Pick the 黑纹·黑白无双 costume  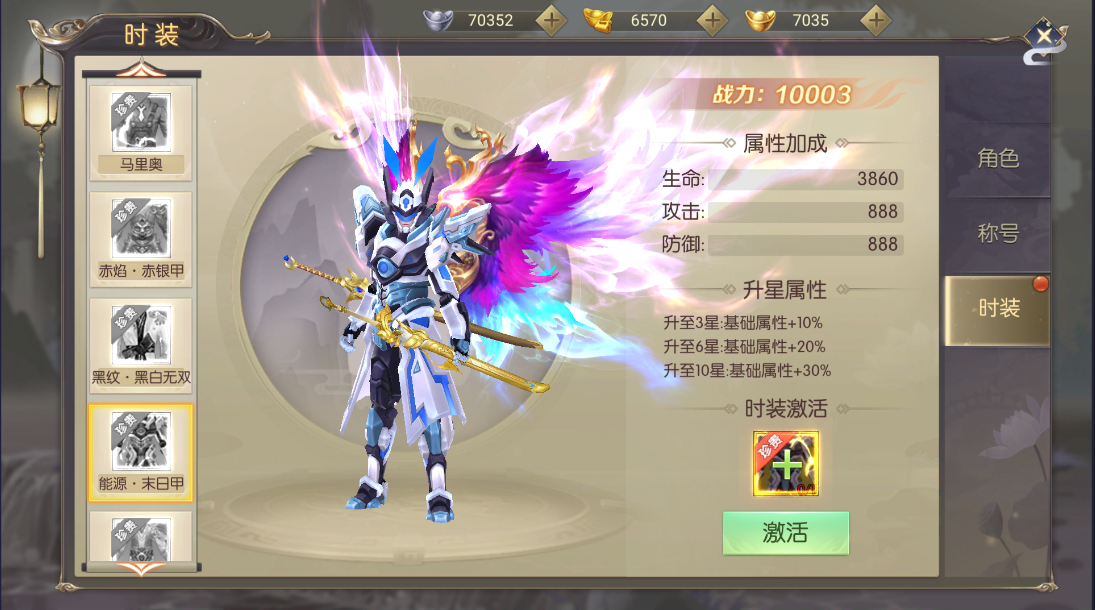pos(141,344)
